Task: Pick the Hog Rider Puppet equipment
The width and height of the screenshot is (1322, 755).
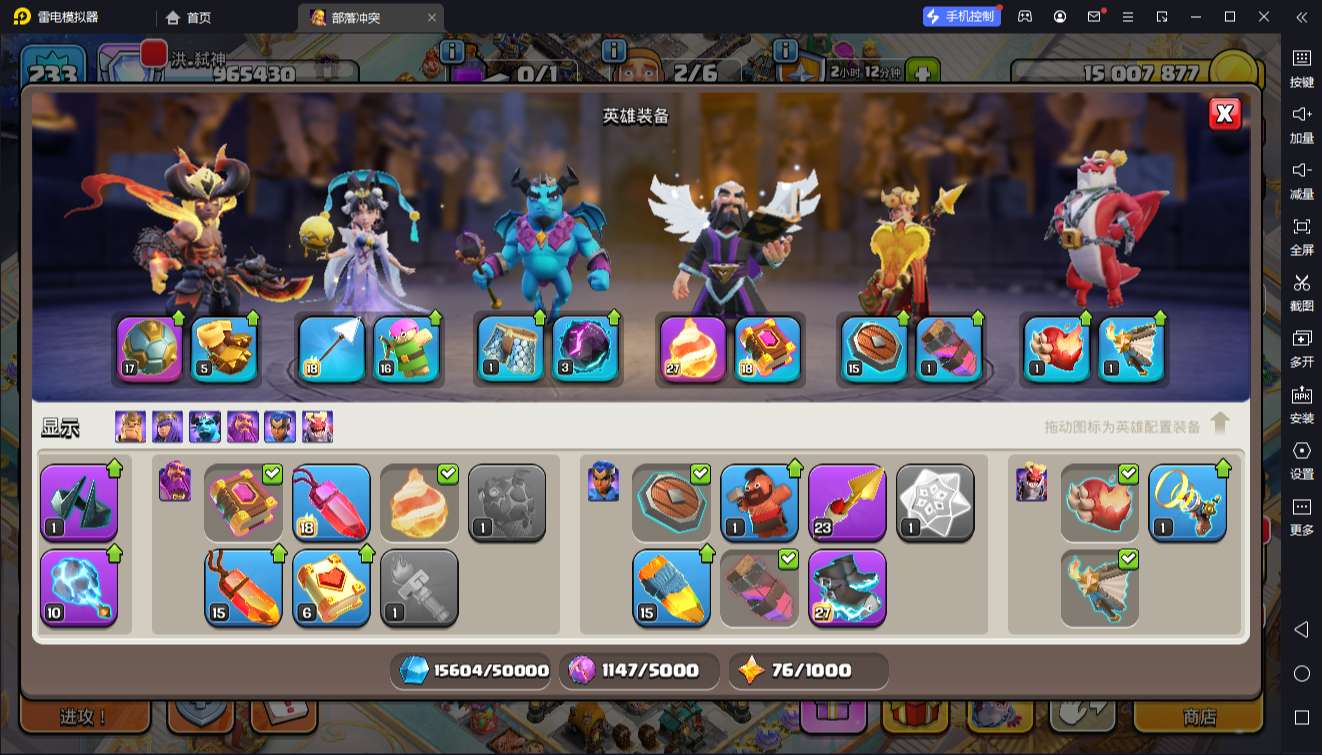Action: pyautogui.click(x=759, y=503)
